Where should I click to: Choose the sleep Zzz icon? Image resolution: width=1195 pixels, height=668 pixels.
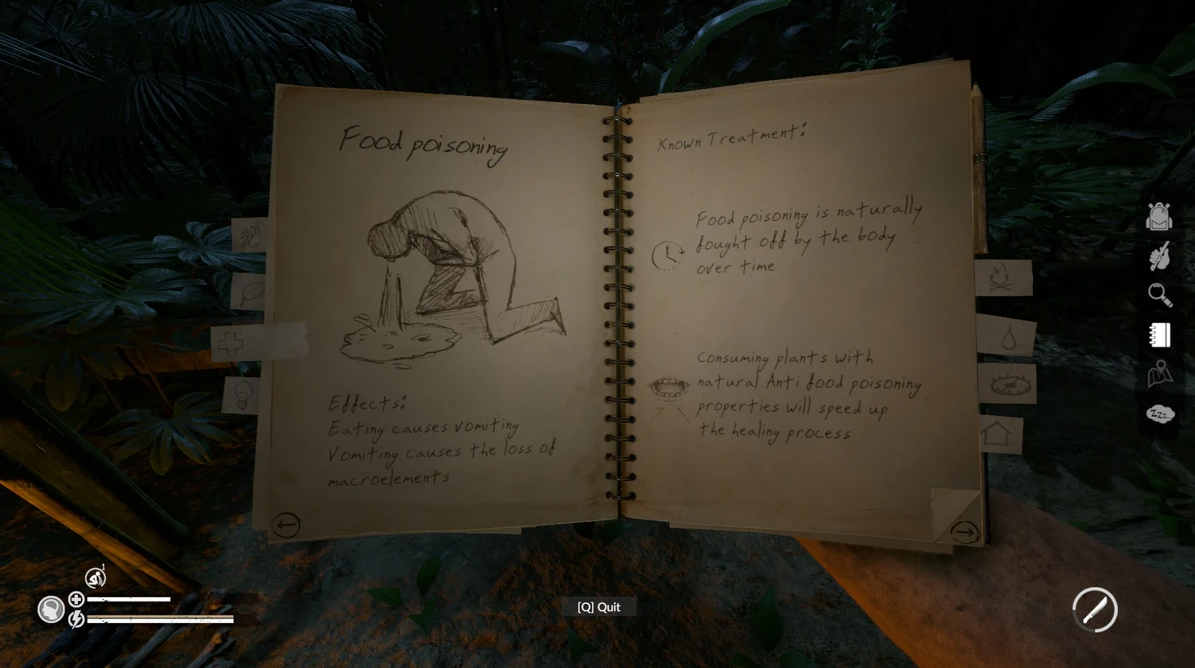pos(1159,413)
